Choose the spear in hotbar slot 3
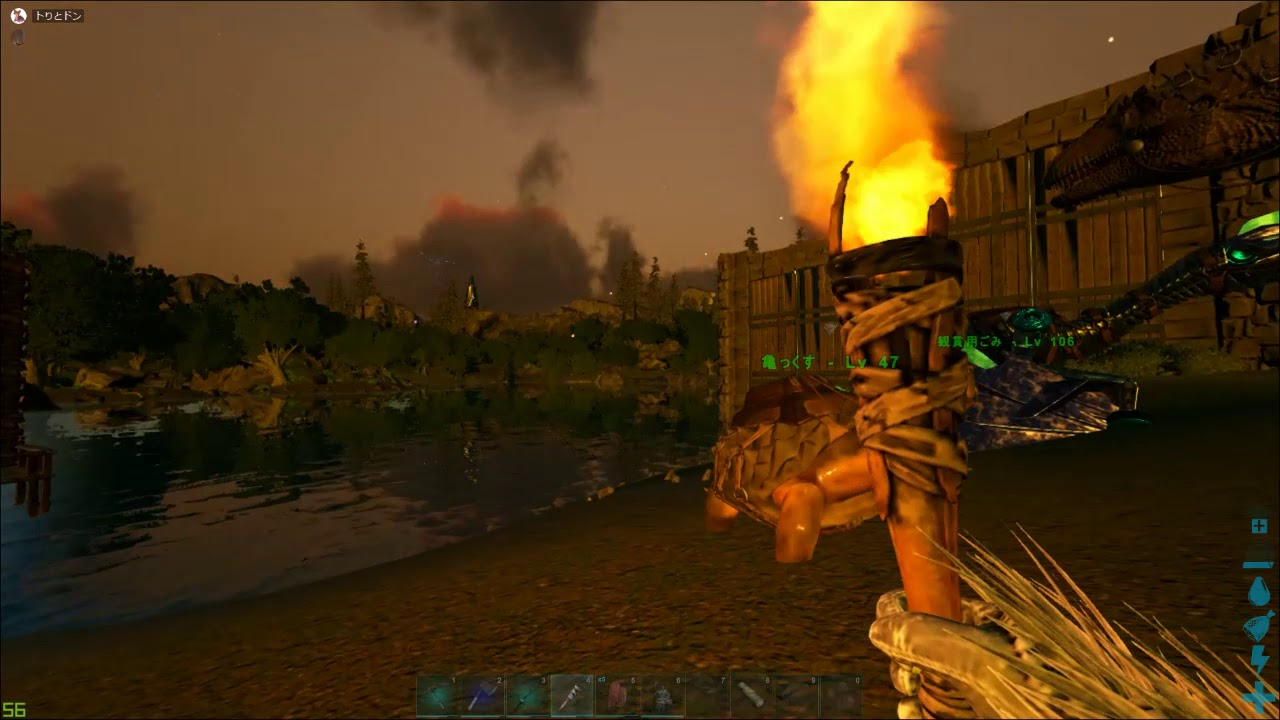The height and width of the screenshot is (720, 1280). pyautogui.click(x=527, y=695)
